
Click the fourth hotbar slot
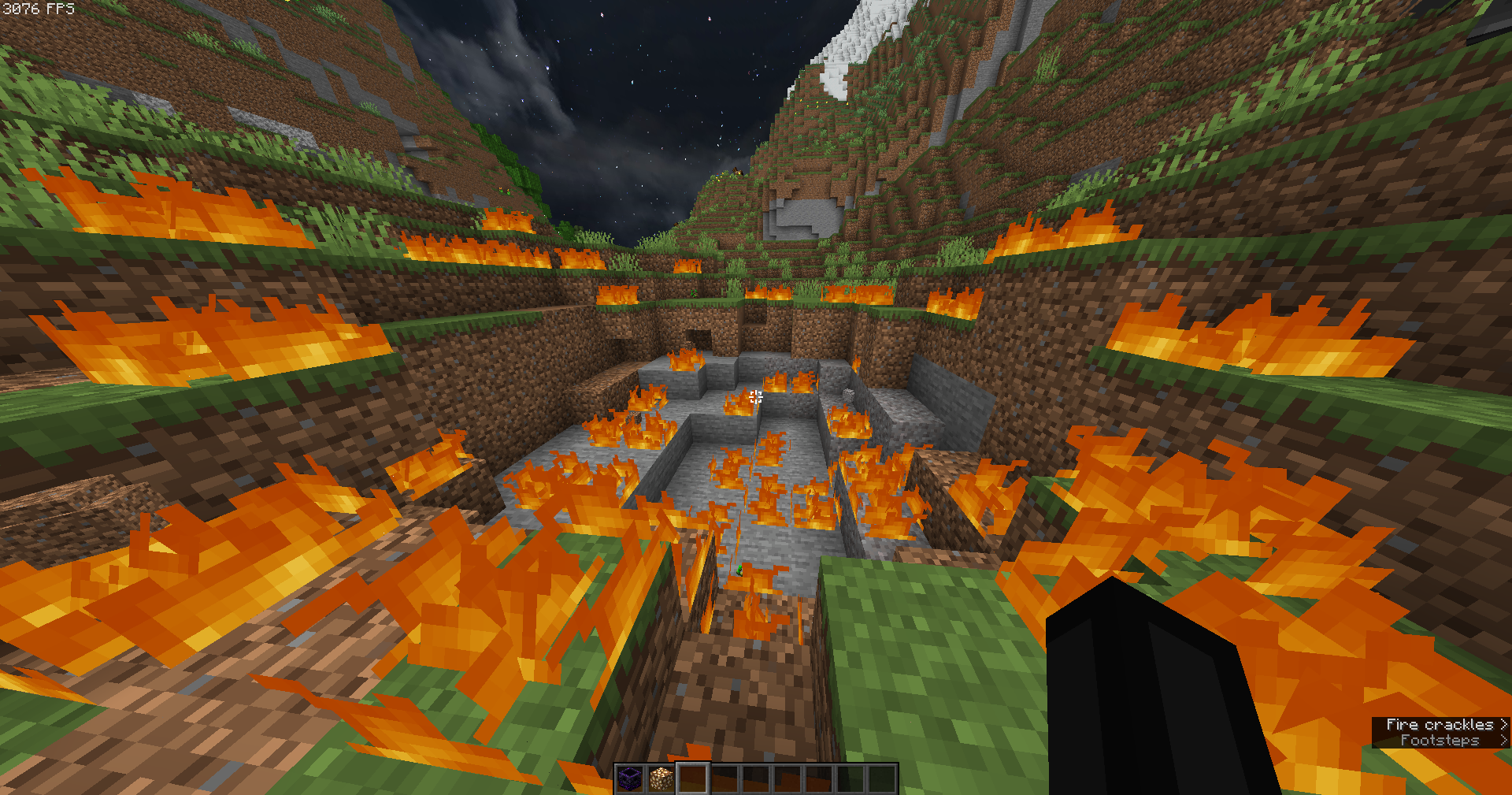coord(724,780)
